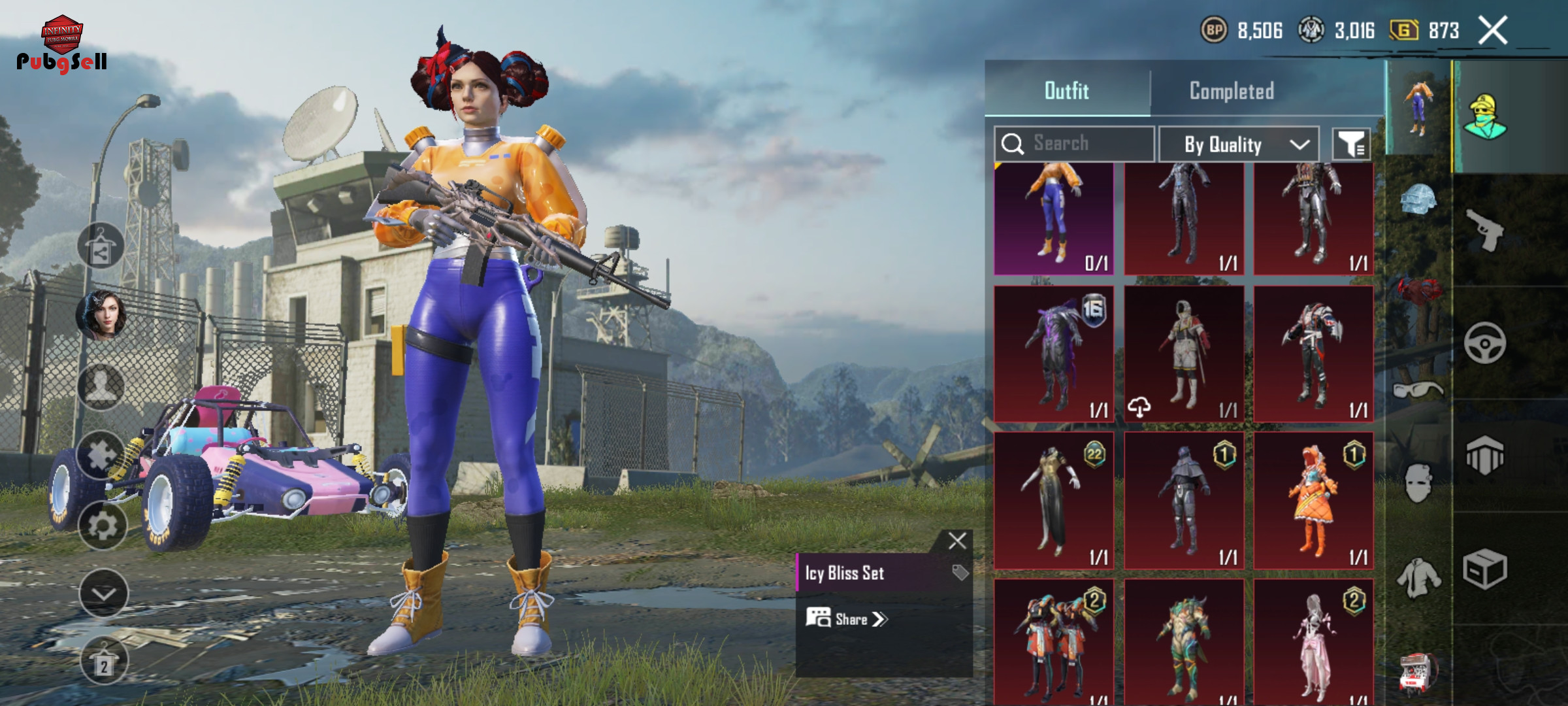1568x706 pixels.
Task: Select the female character portrait
Action: pos(101,315)
